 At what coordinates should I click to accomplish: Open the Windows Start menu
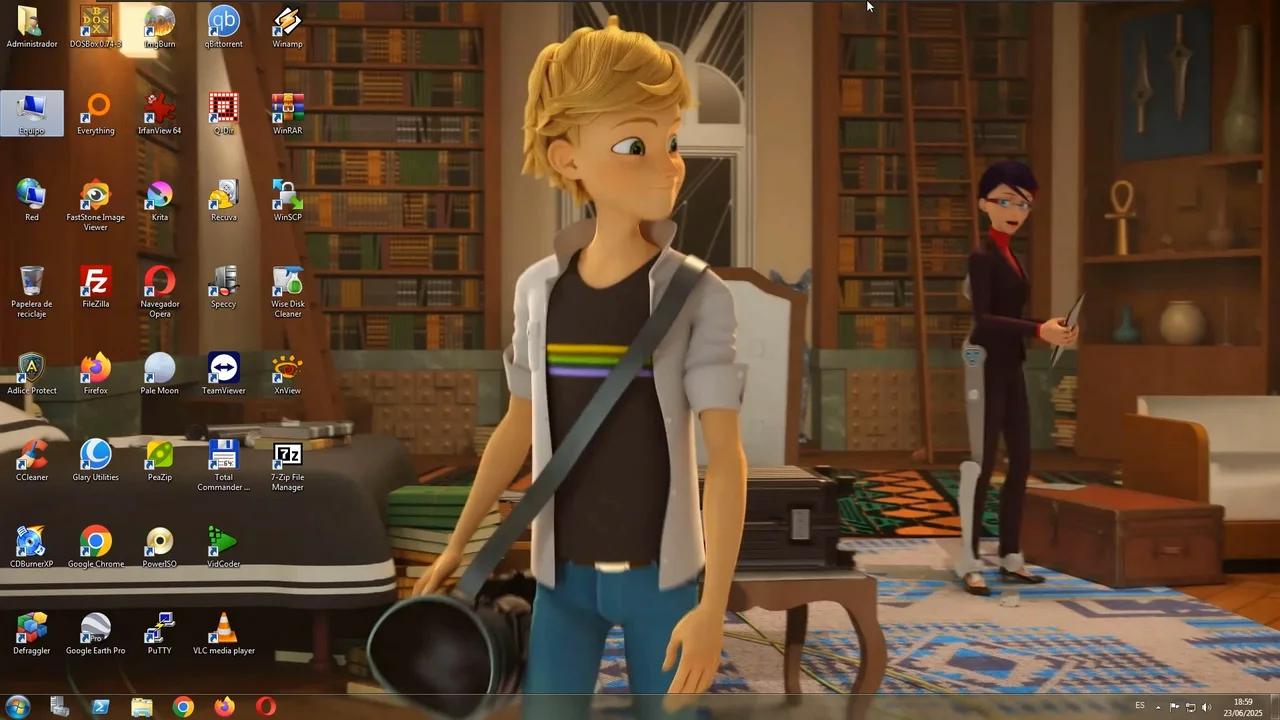click(x=18, y=707)
